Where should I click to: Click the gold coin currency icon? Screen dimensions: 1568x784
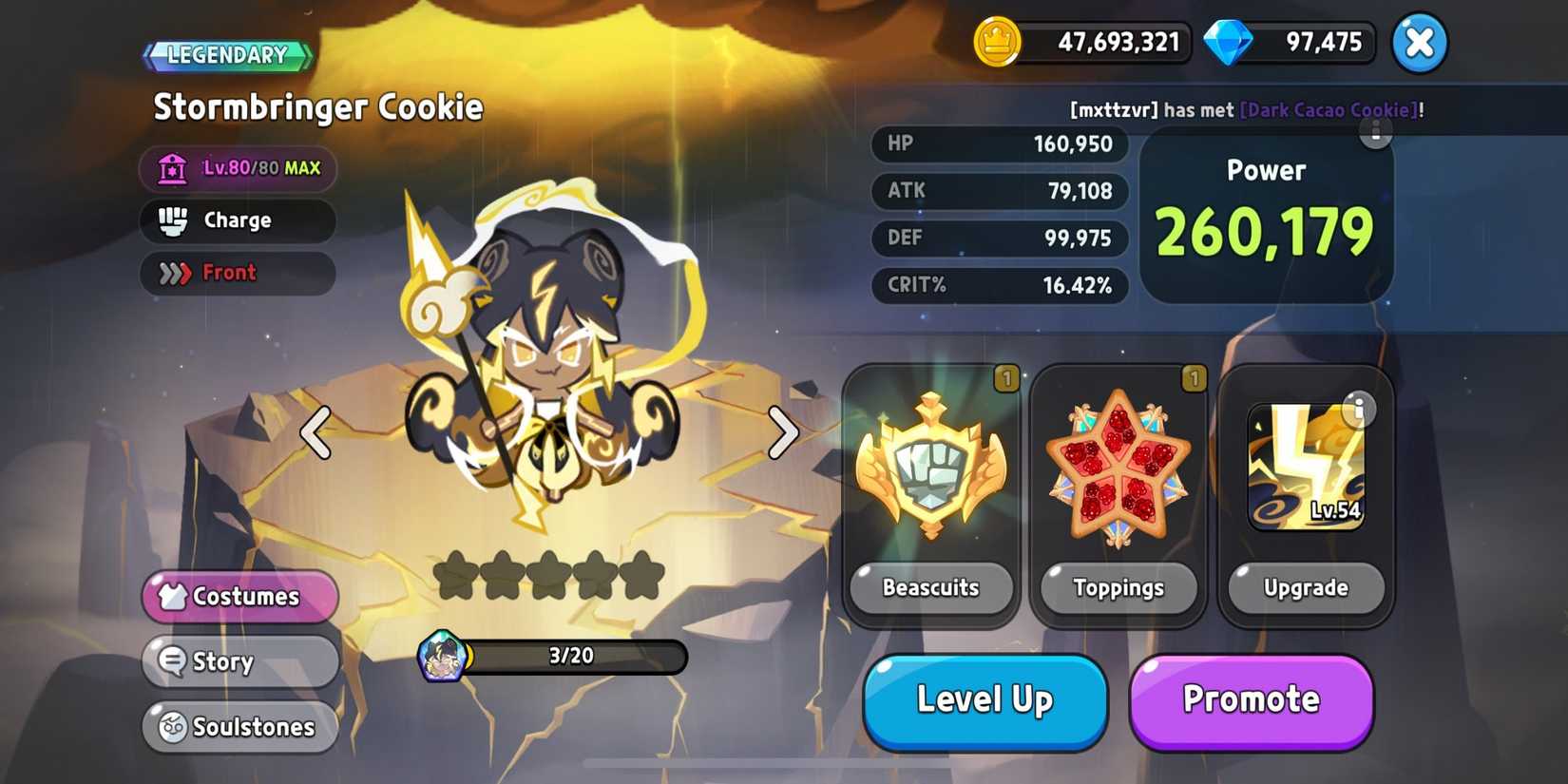coord(996,42)
